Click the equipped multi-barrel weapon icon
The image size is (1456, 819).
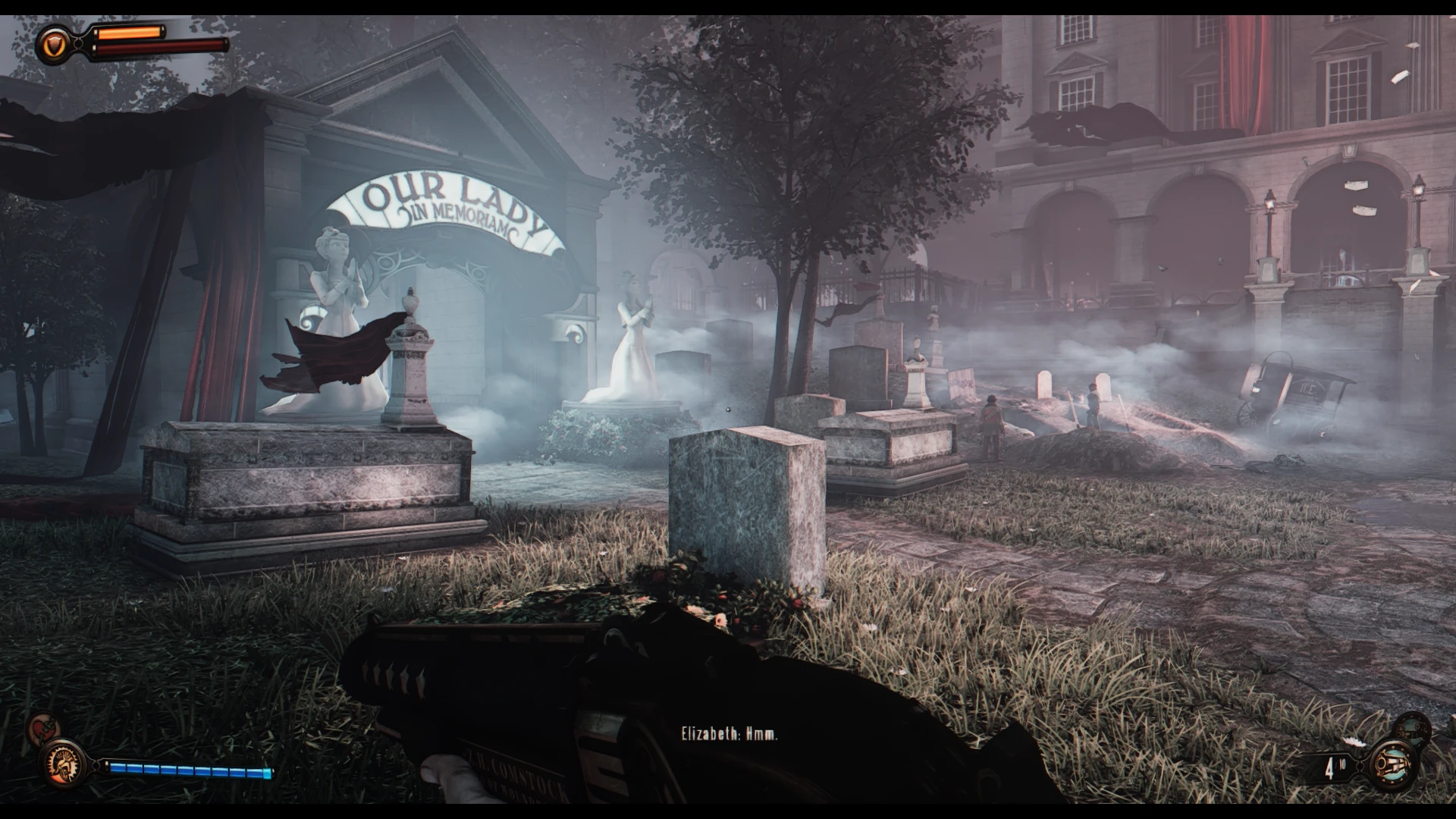[1393, 764]
